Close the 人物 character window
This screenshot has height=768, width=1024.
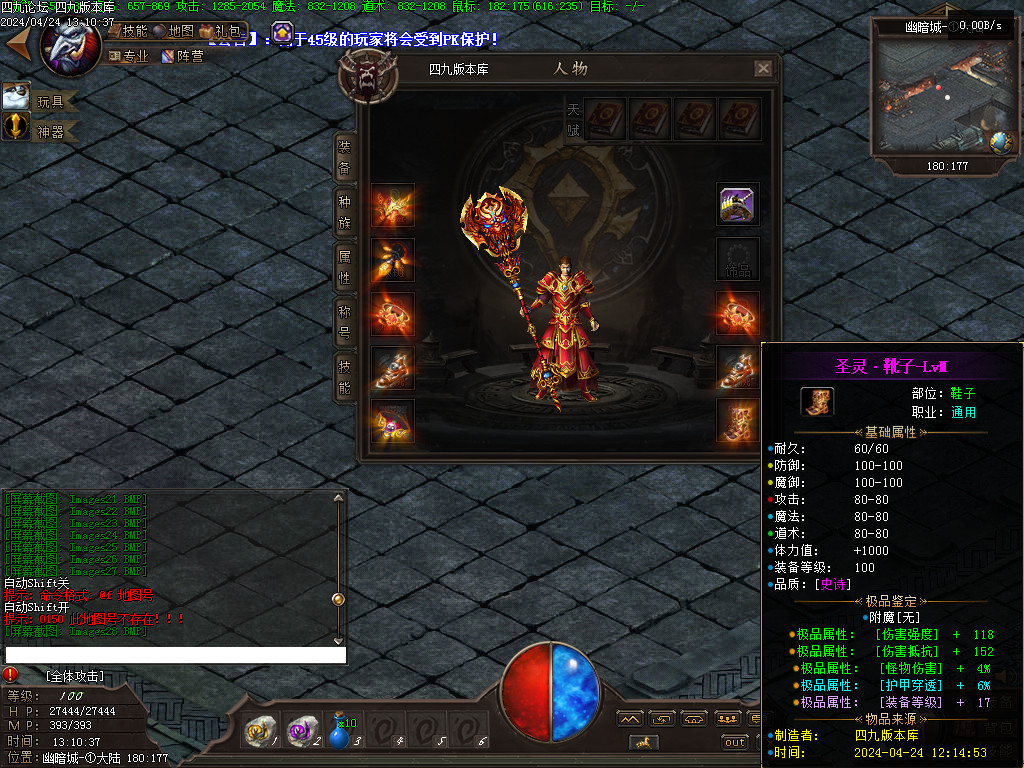pyautogui.click(x=763, y=69)
